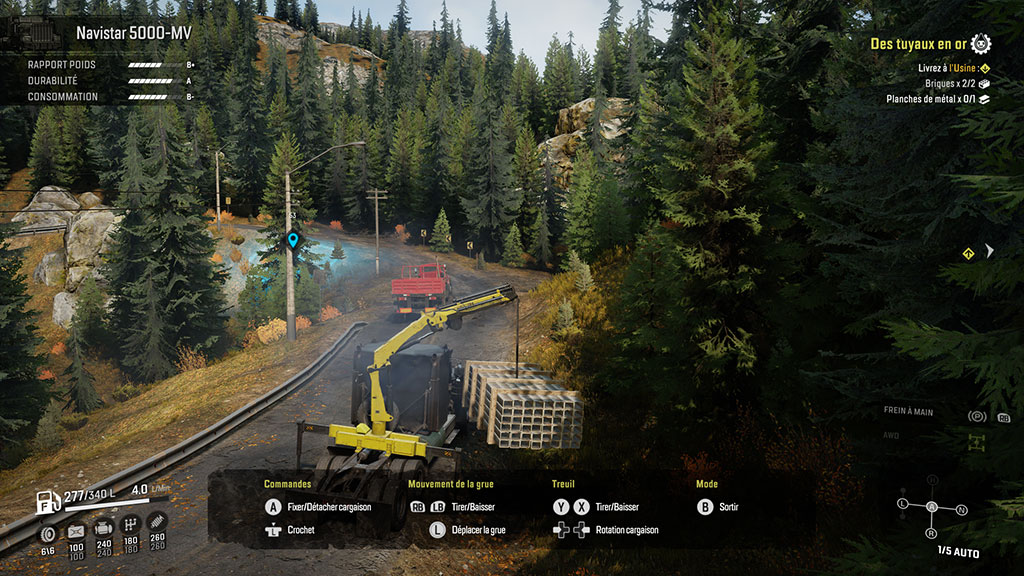The width and height of the screenshot is (1024, 576).
Task: Click the blue waypoint map marker
Action: [x=293, y=240]
